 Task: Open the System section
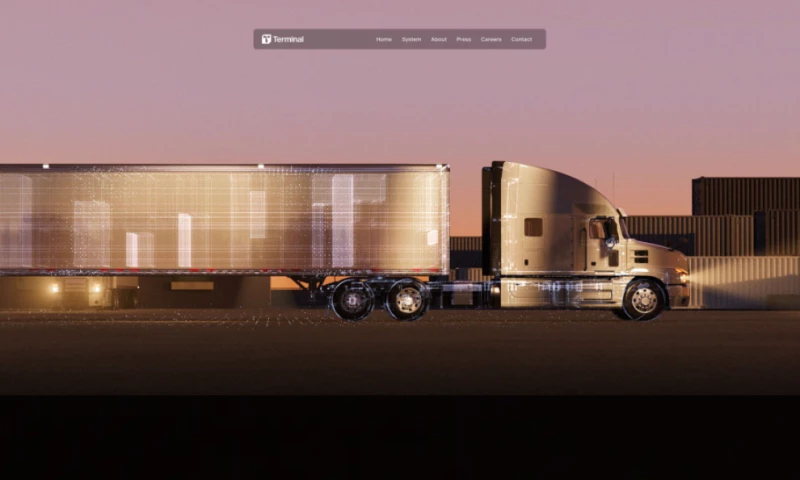coord(411,39)
